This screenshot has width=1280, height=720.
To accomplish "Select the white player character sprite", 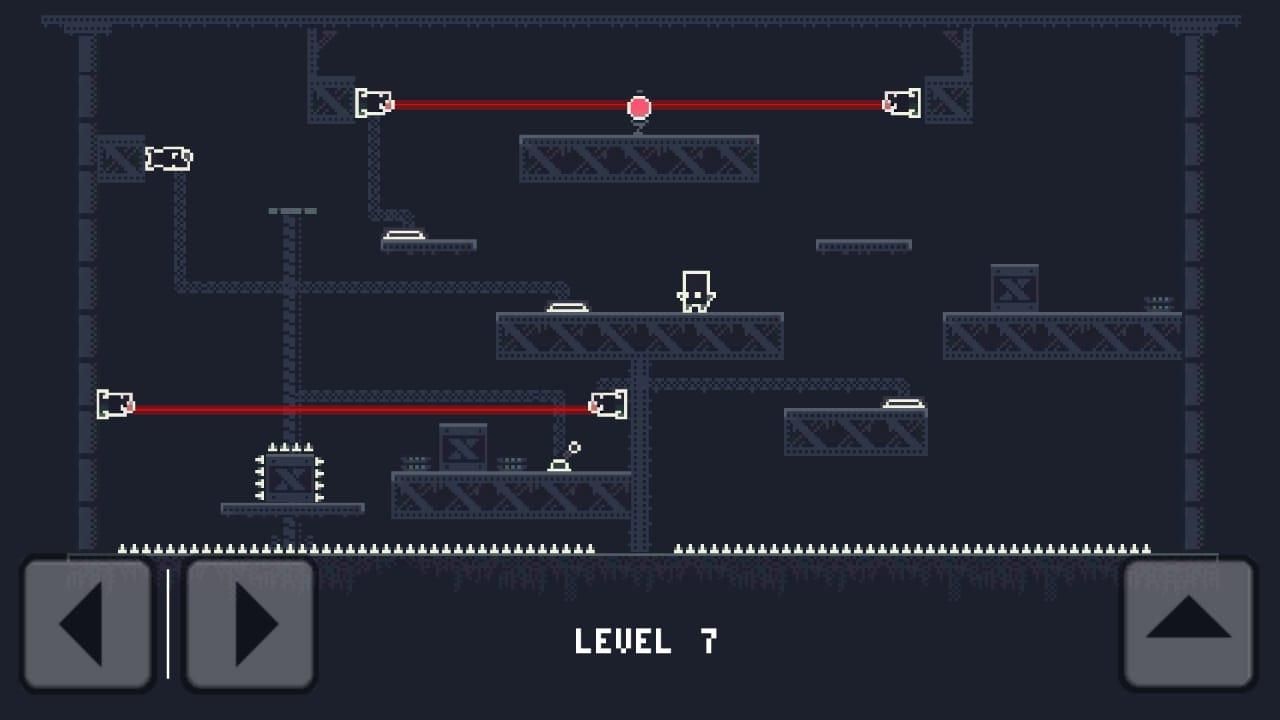I will [696, 289].
